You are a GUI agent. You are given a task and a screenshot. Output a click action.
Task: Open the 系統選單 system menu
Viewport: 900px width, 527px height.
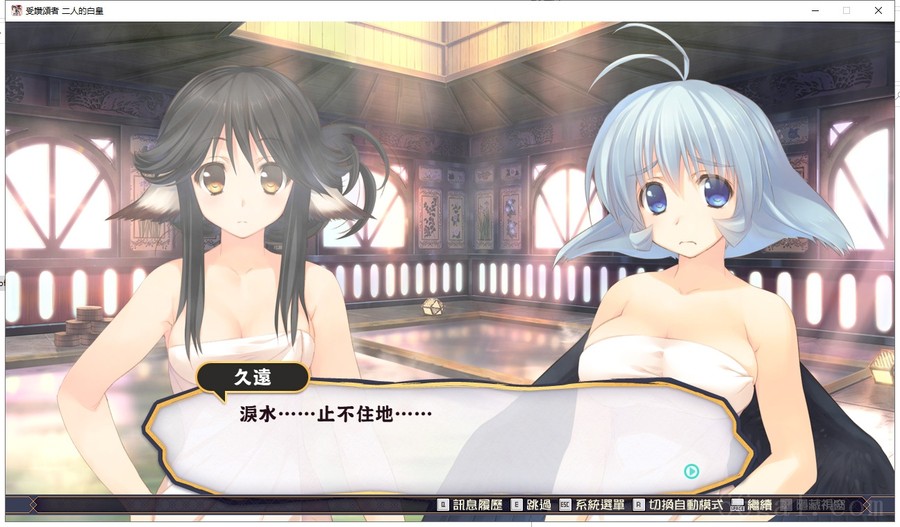tap(597, 506)
